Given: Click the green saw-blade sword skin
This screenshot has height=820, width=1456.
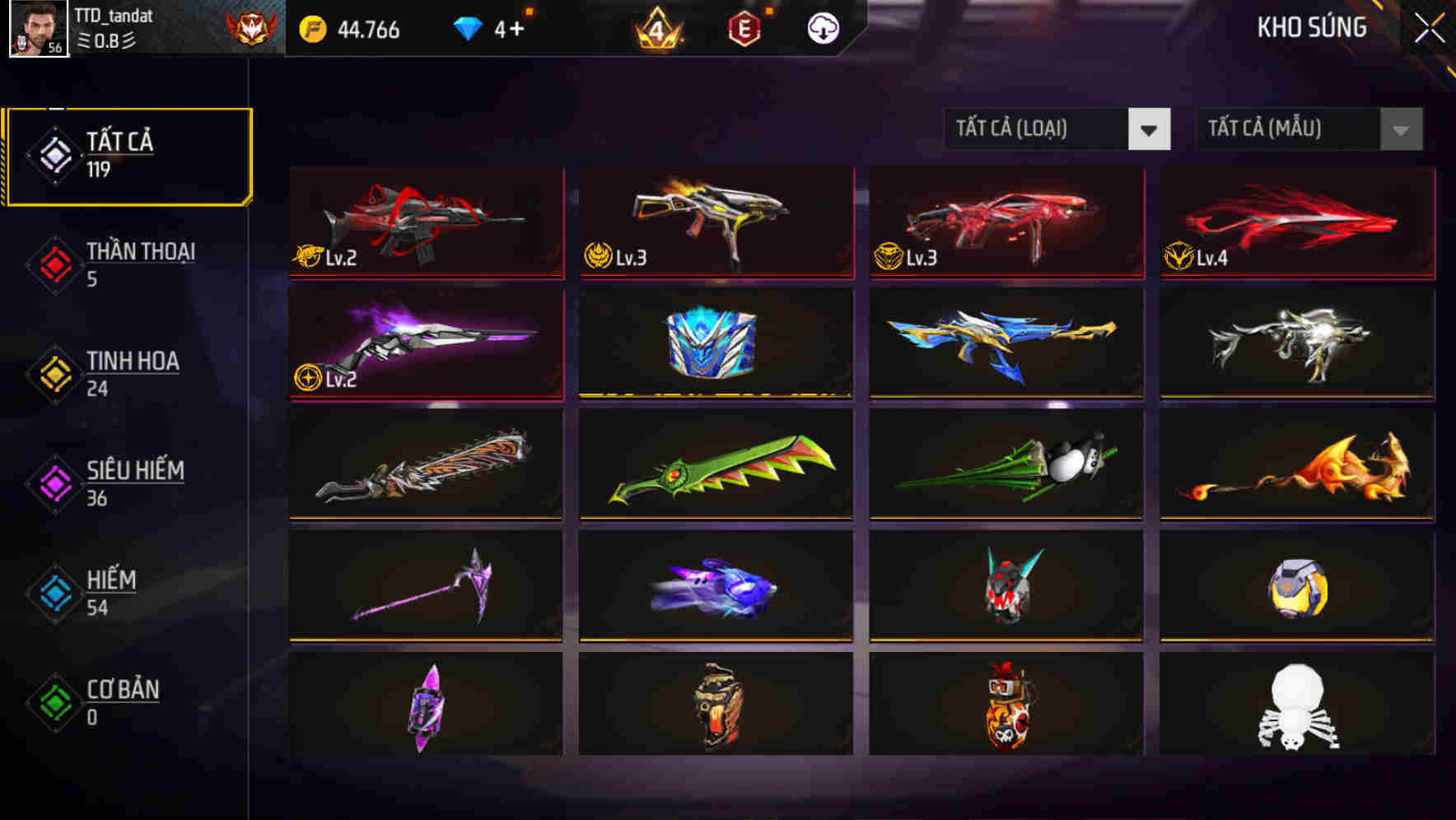Looking at the screenshot, I should coord(715,465).
